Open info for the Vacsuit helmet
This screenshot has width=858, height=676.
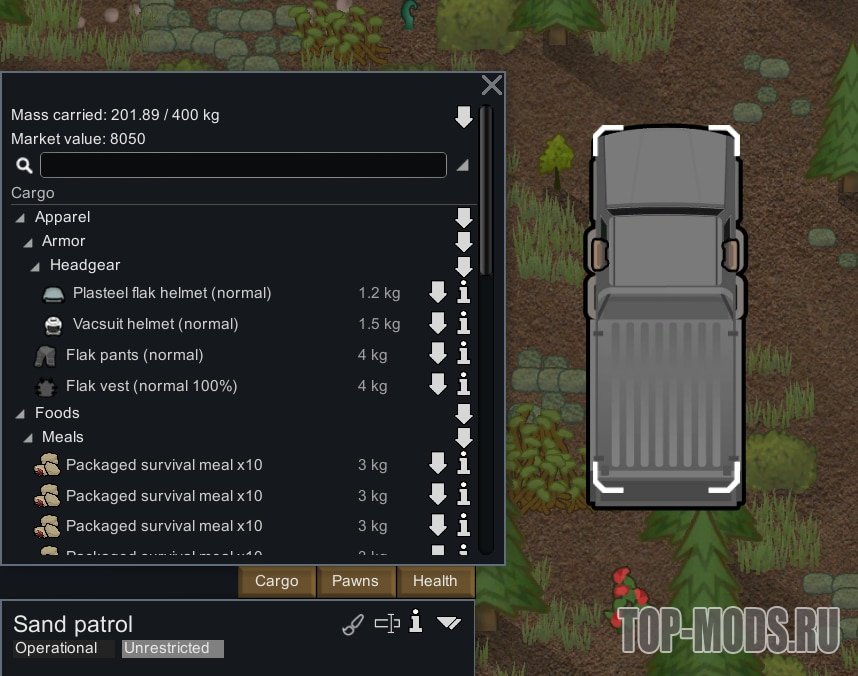[463, 324]
